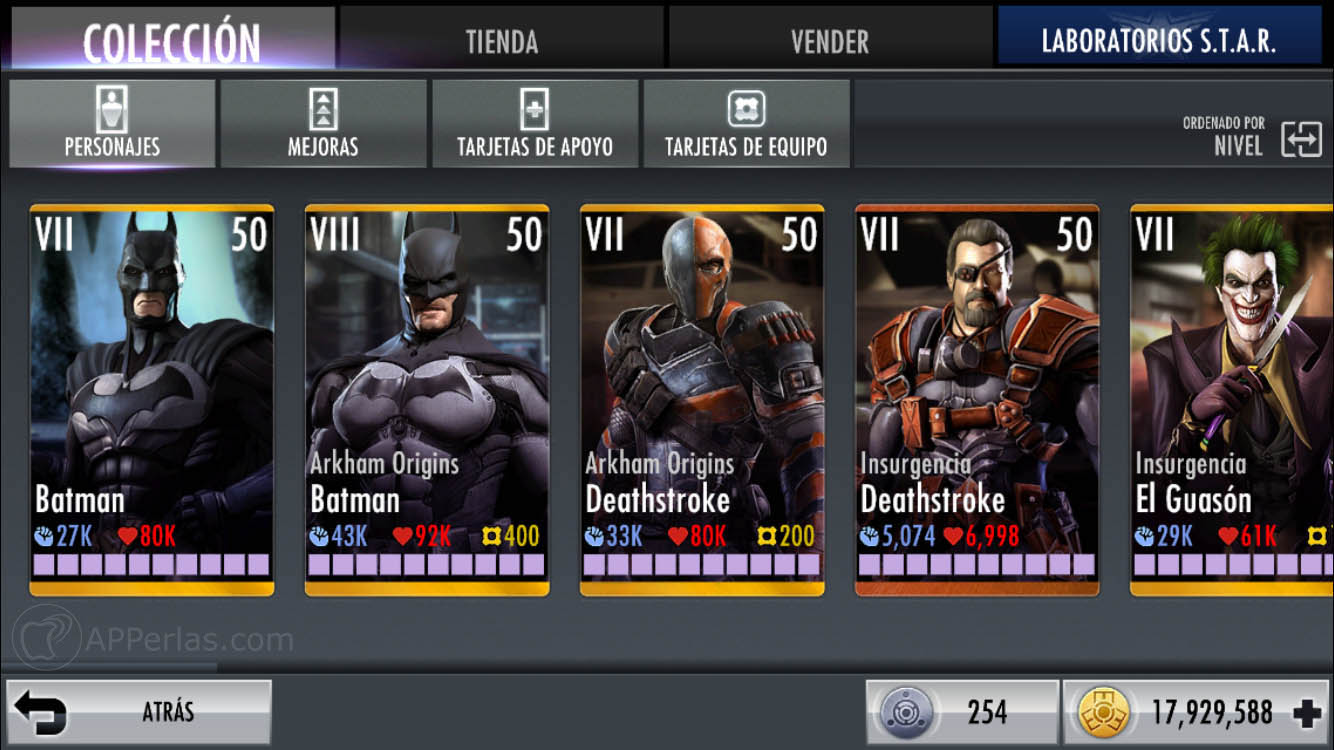This screenshot has height=750, width=1334.
Task: Return to the Colección tab
Action: click(170, 40)
